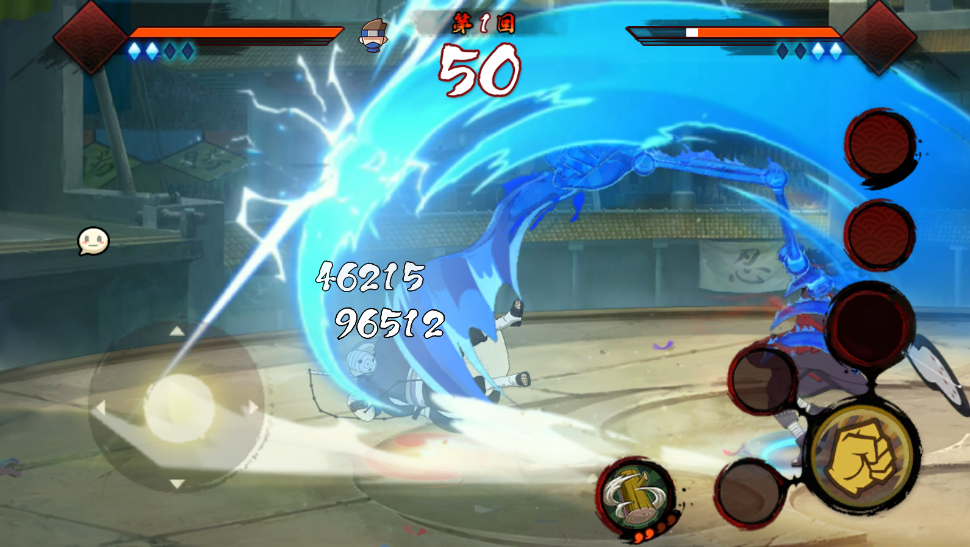Image resolution: width=970 pixels, height=547 pixels.
Task: Tap the golden fist basic attack button
Action: (x=862, y=456)
